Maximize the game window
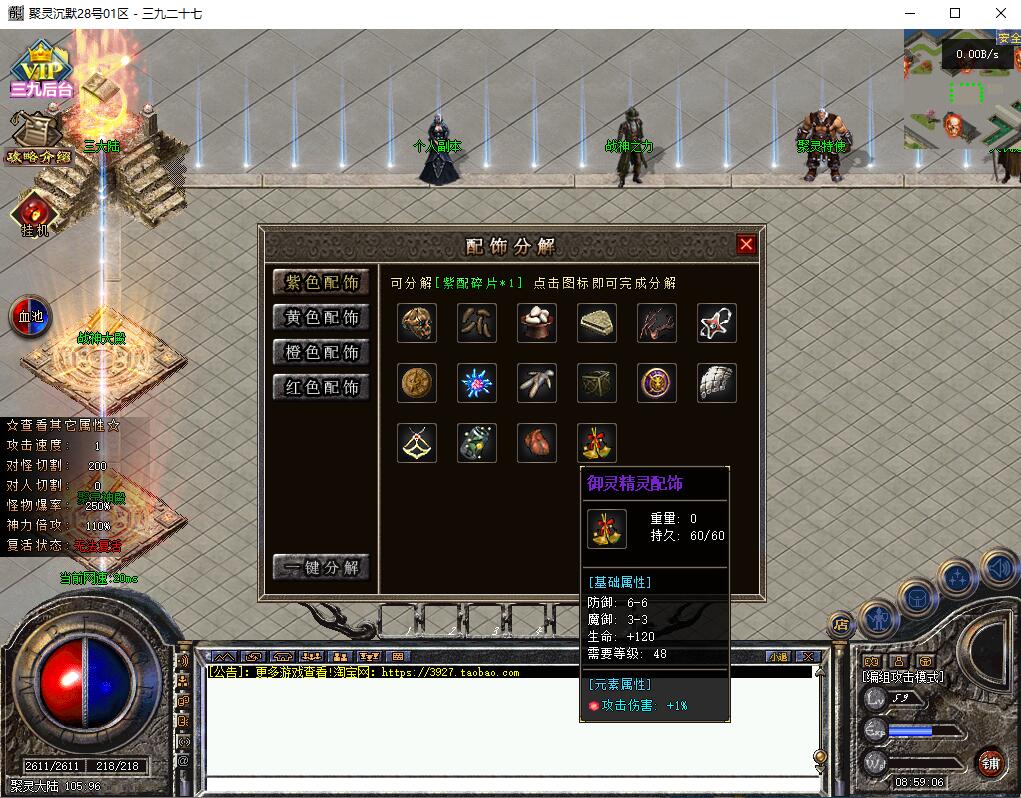 click(x=955, y=13)
